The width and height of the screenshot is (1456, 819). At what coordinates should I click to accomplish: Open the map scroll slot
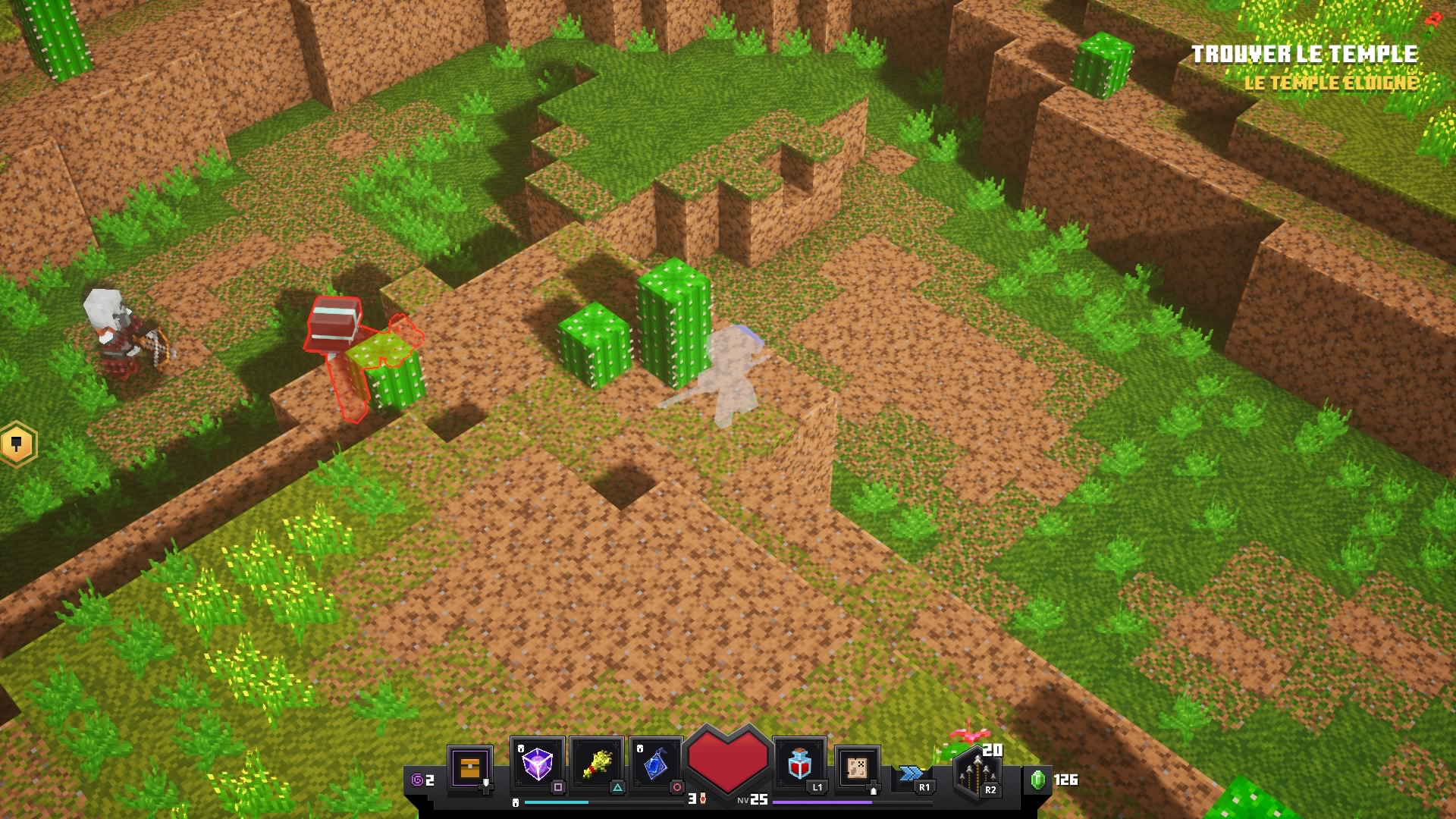tap(858, 767)
